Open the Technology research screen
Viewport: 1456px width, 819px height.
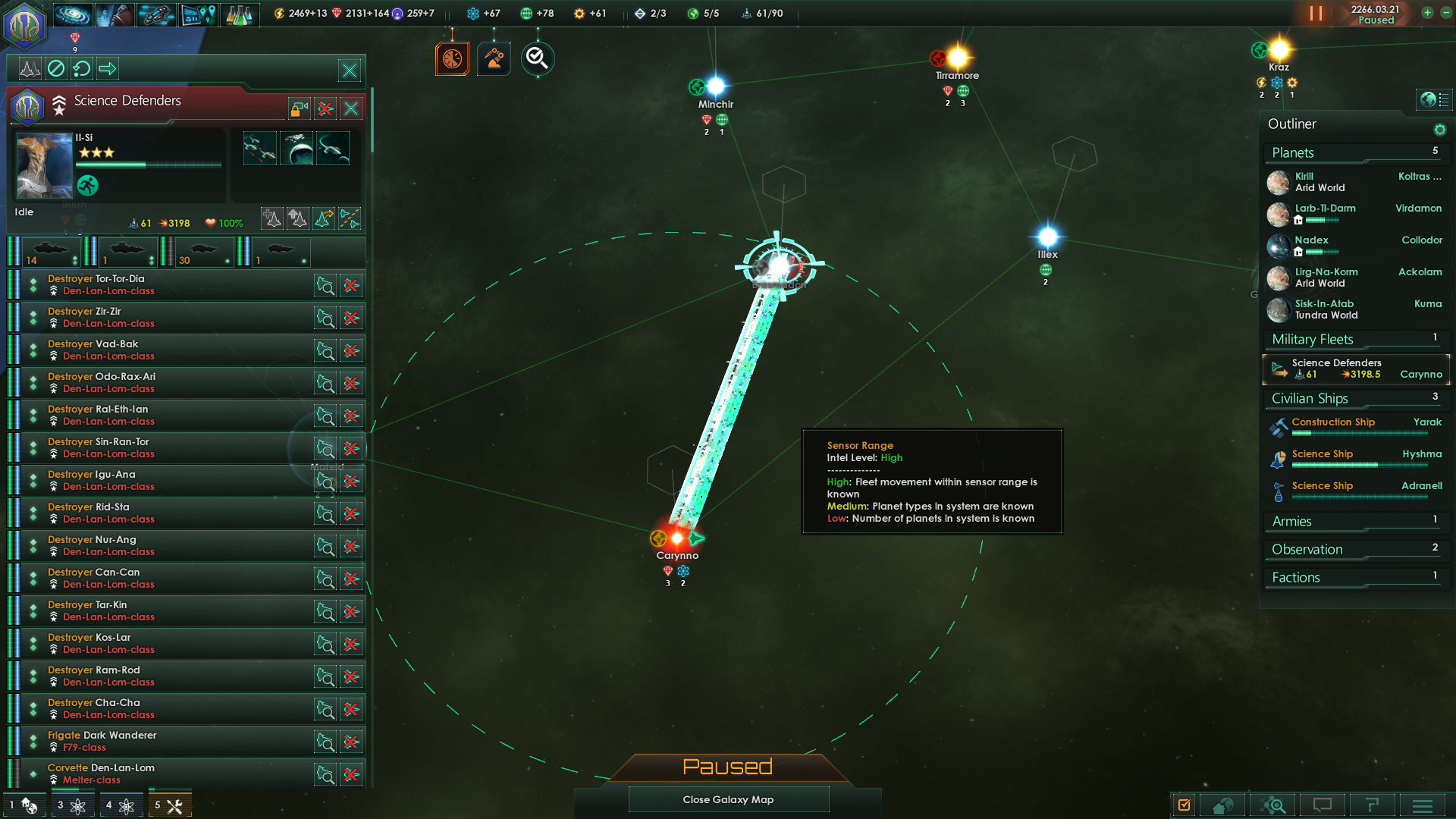click(x=241, y=14)
